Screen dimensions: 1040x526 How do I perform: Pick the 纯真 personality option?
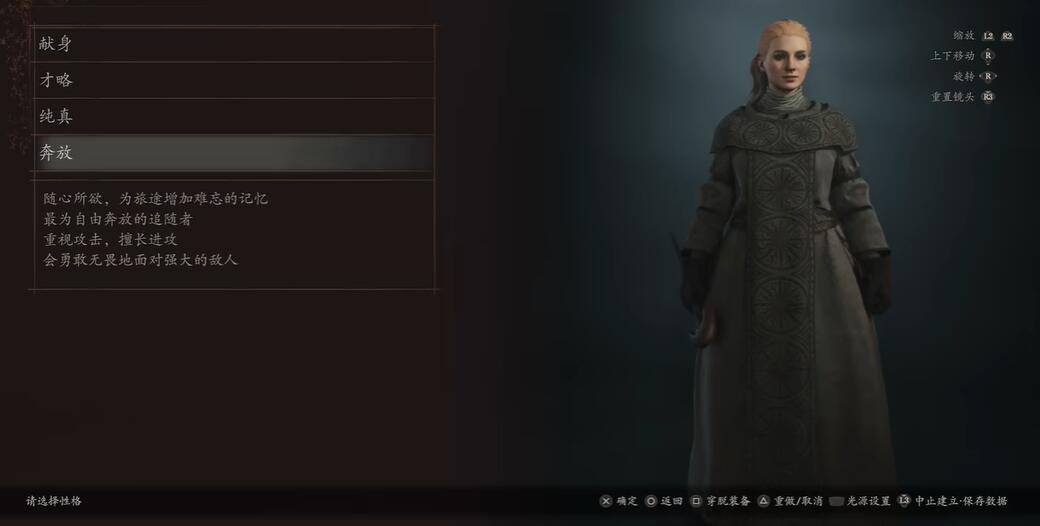(x=232, y=117)
